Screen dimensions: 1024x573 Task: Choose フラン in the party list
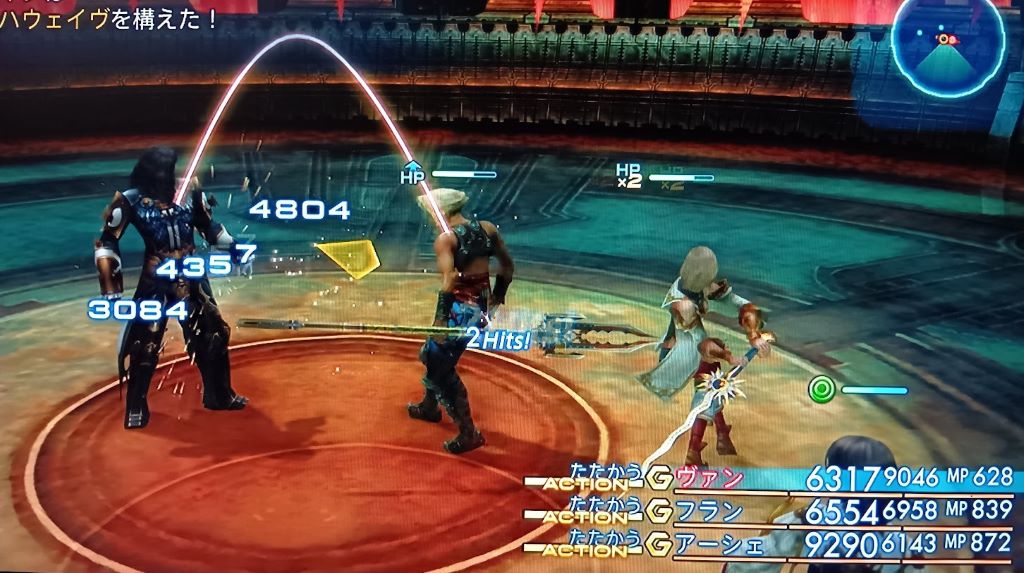tap(711, 512)
